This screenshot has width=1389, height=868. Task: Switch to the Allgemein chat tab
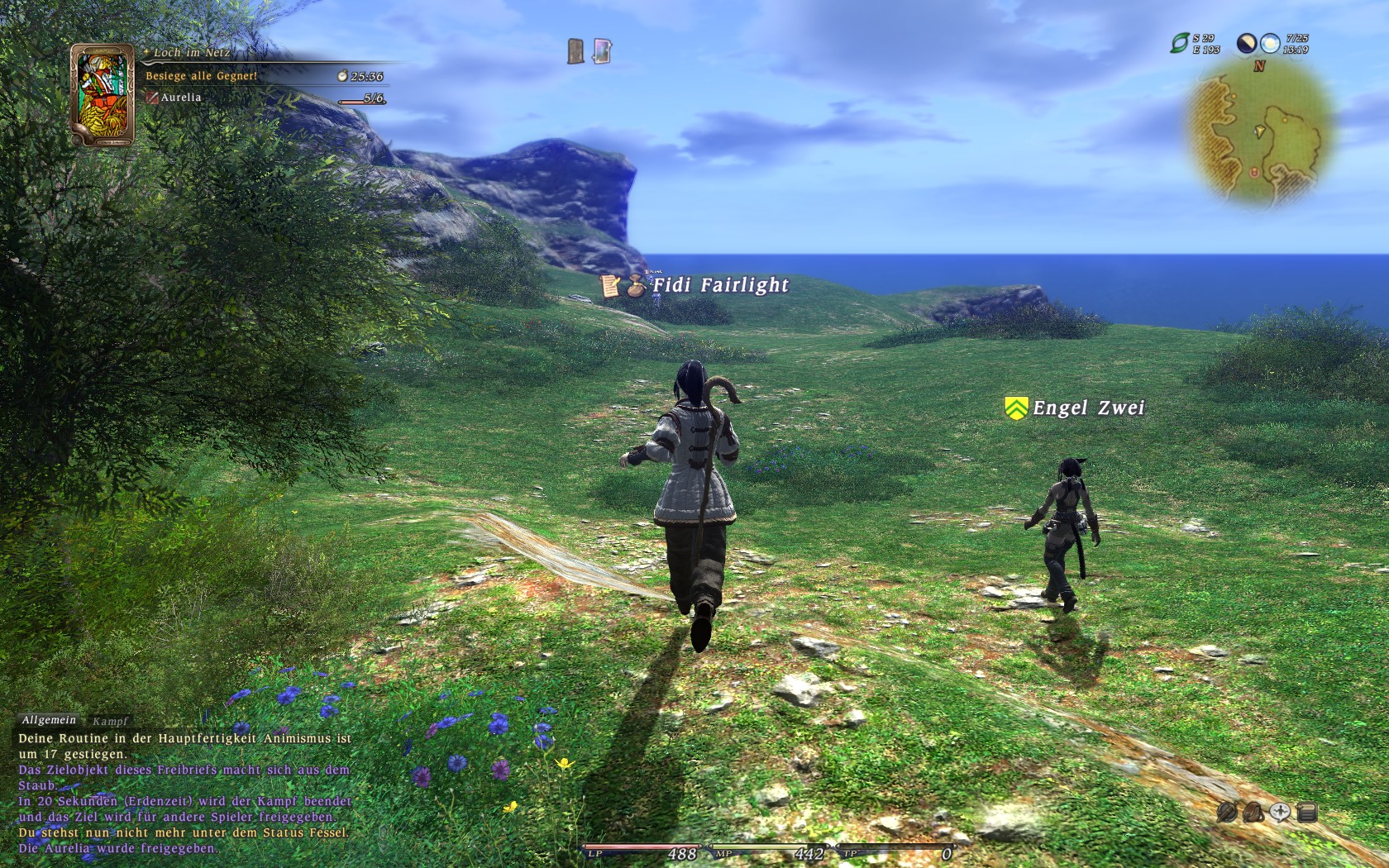49,721
